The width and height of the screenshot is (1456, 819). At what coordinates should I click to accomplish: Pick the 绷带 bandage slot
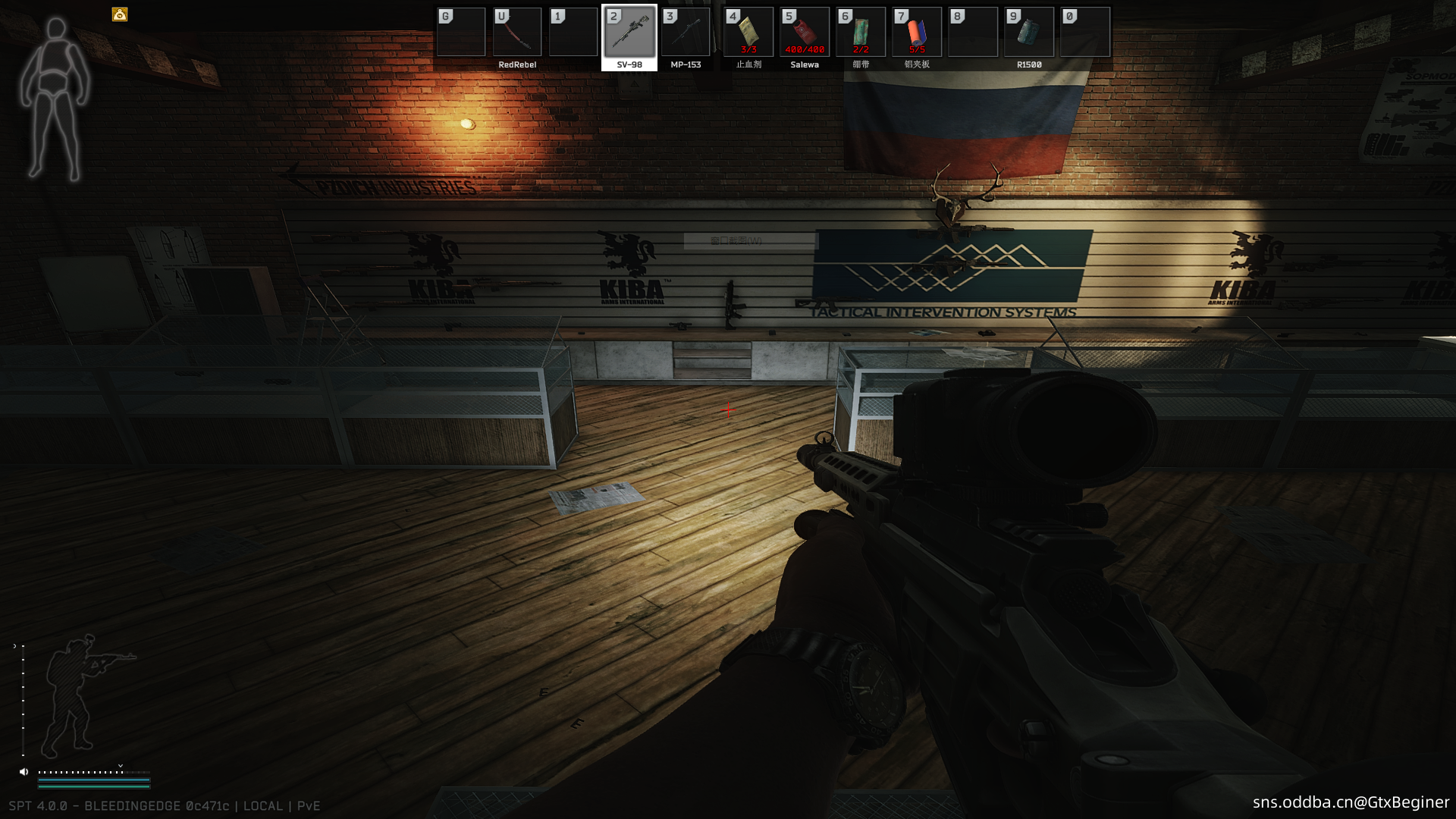point(861,33)
